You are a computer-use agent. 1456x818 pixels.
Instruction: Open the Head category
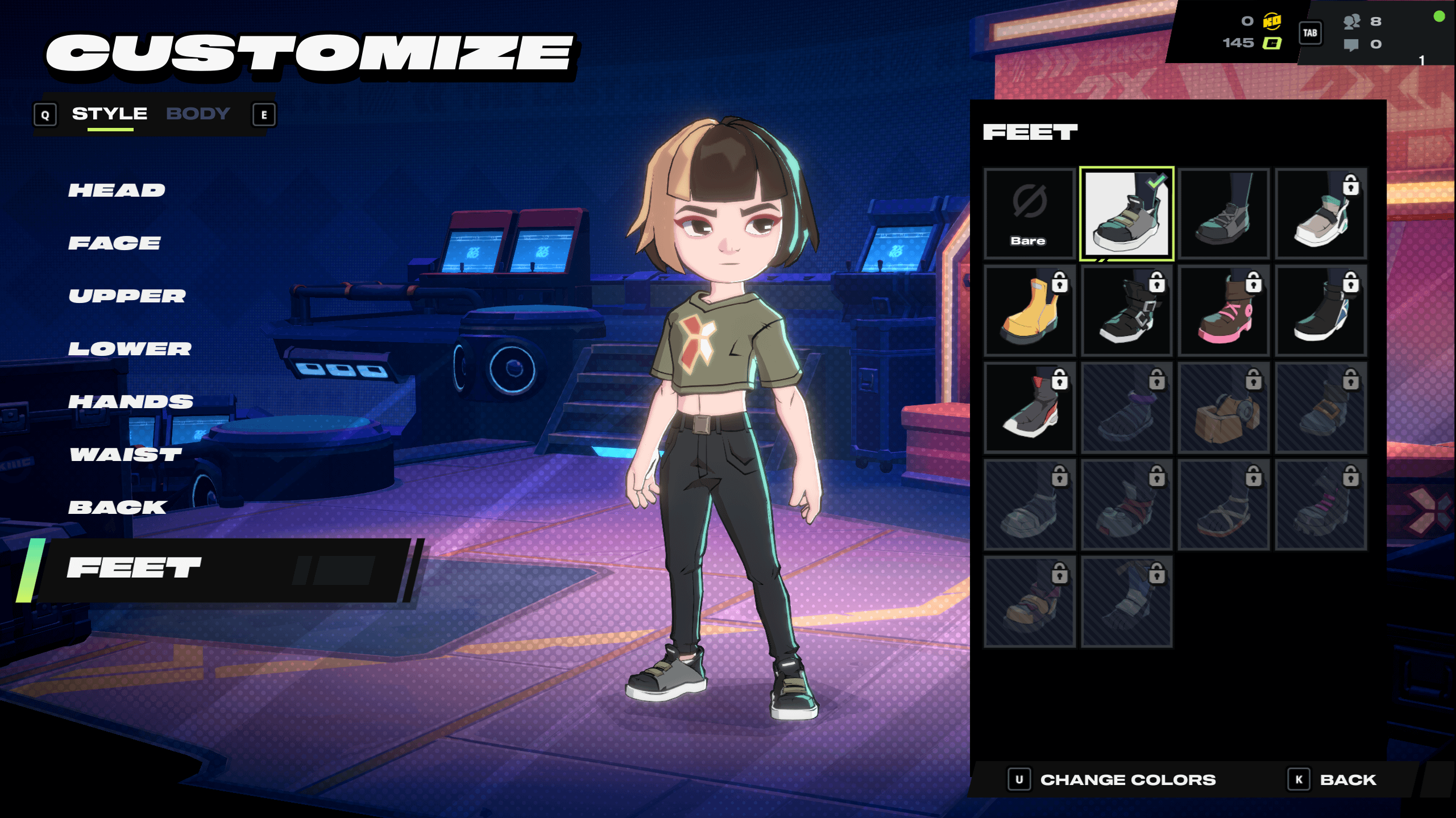(117, 190)
